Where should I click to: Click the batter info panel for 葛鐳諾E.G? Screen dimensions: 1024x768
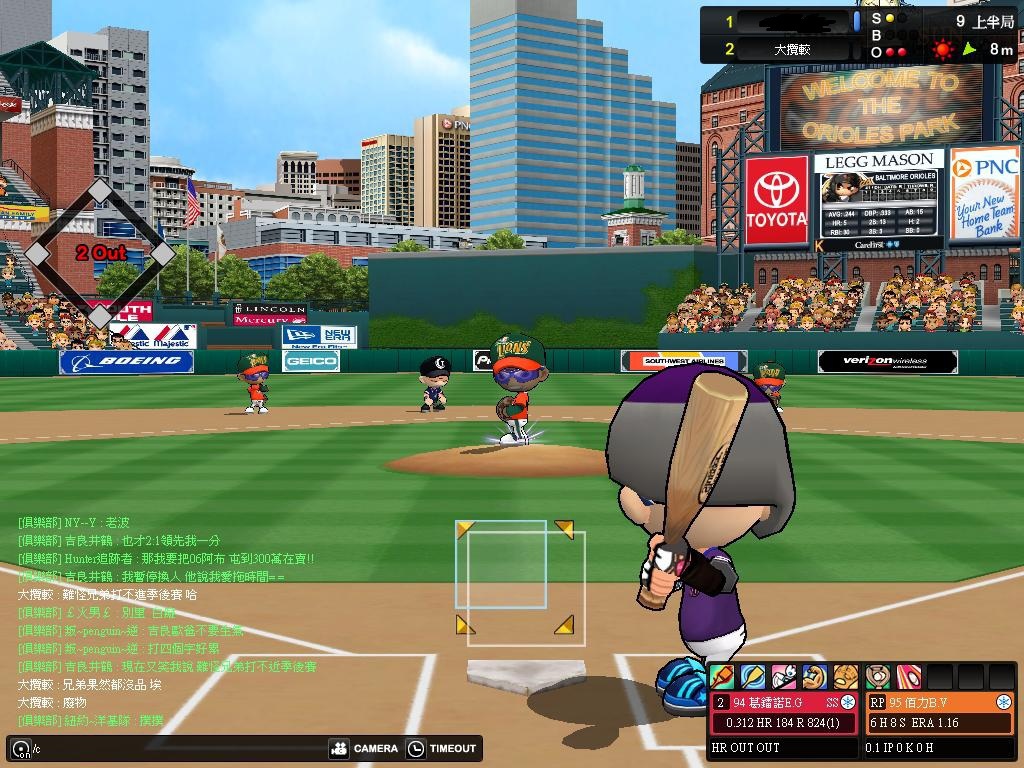[785, 712]
